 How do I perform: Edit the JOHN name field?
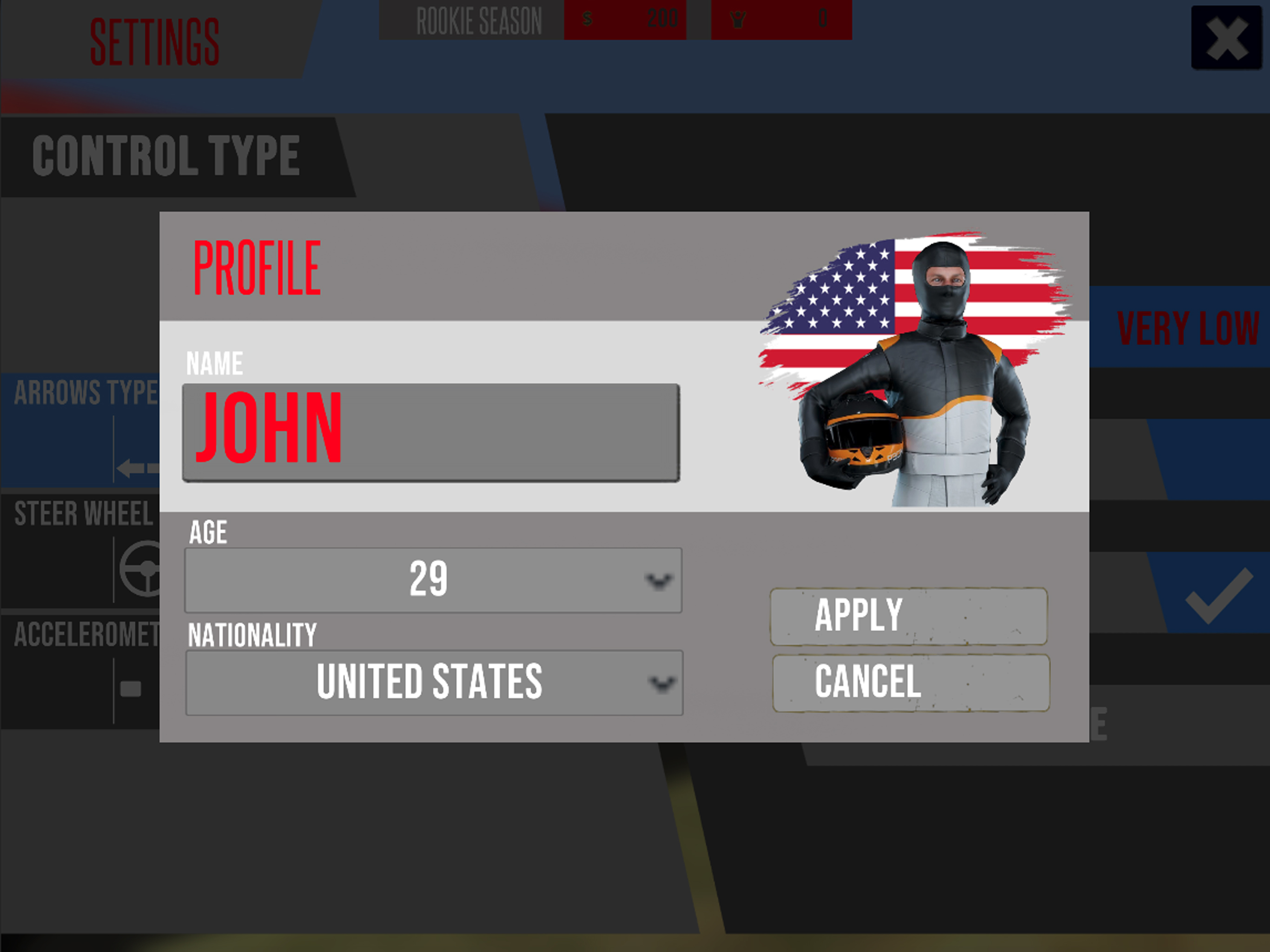(x=430, y=432)
